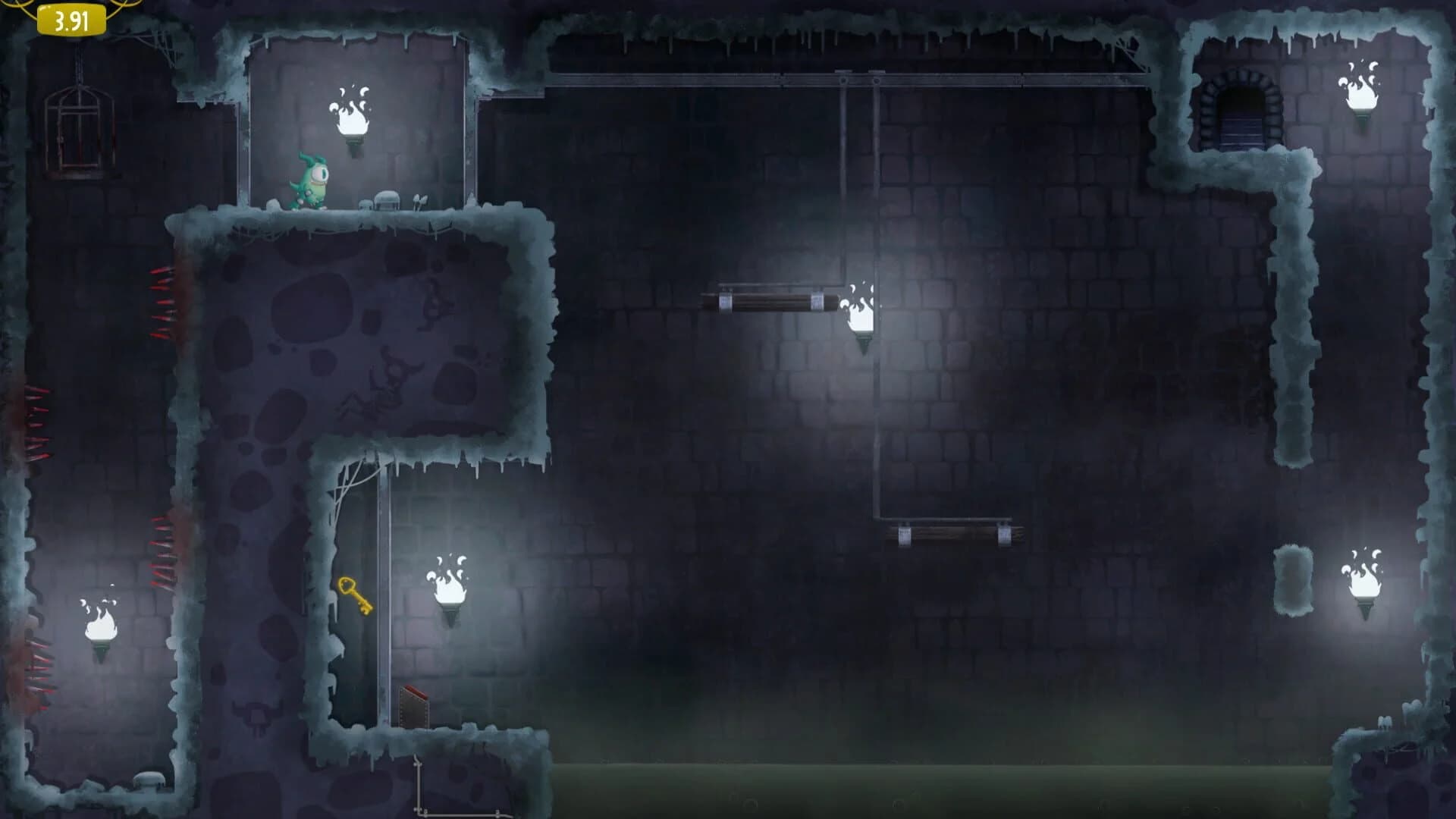Click the lower wooden beam platform
The width and height of the screenshot is (1456, 819).
952,535
